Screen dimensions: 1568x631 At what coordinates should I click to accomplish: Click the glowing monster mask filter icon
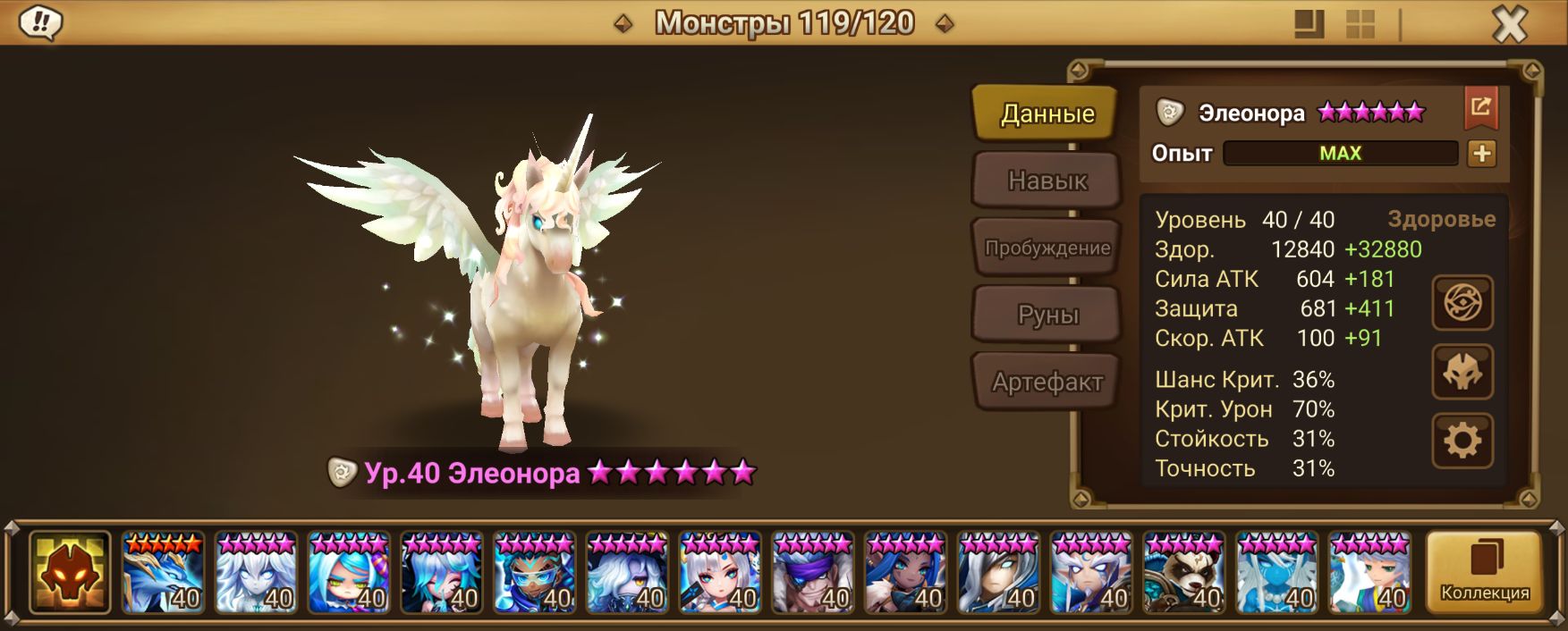[70, 572]
